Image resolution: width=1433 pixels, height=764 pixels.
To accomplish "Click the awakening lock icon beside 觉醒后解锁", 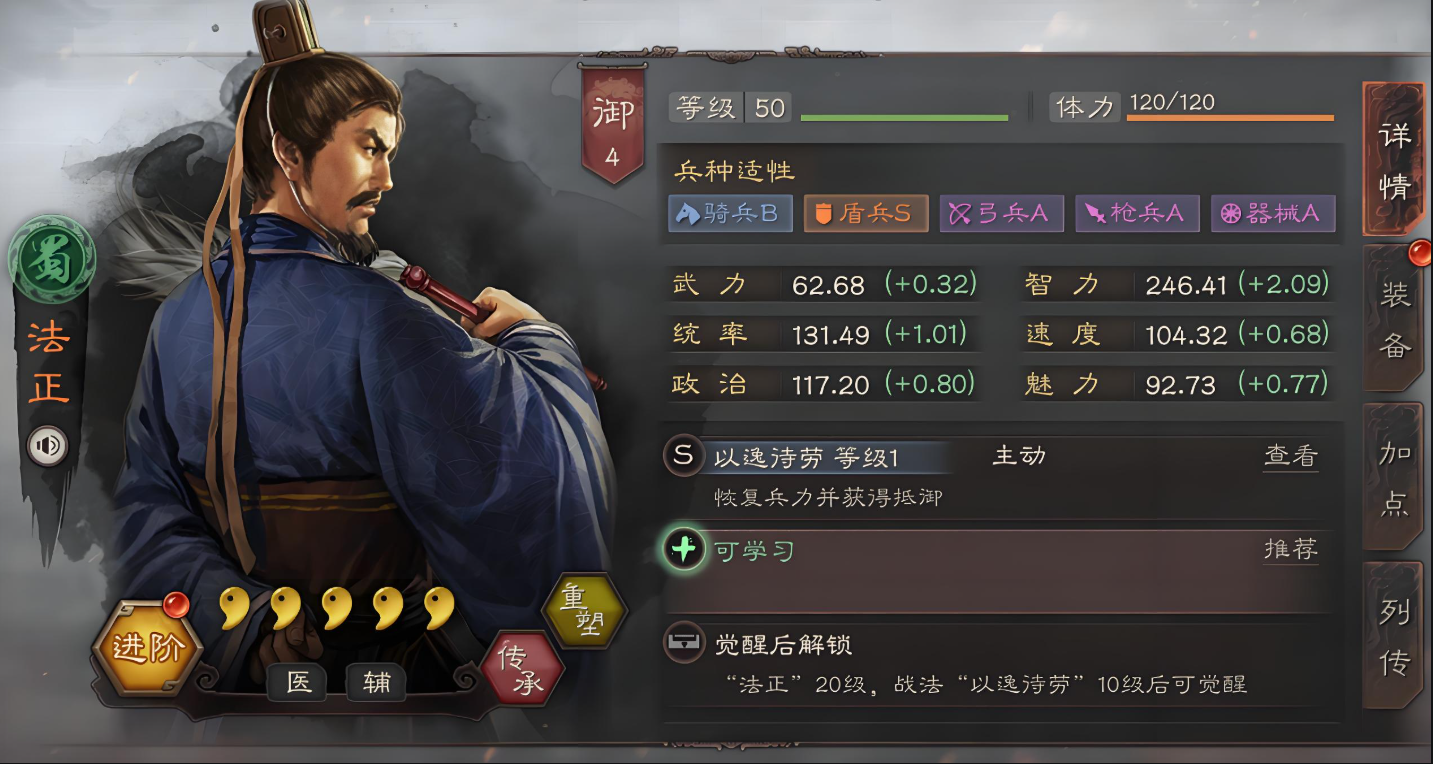I will (x=685, y=645).
